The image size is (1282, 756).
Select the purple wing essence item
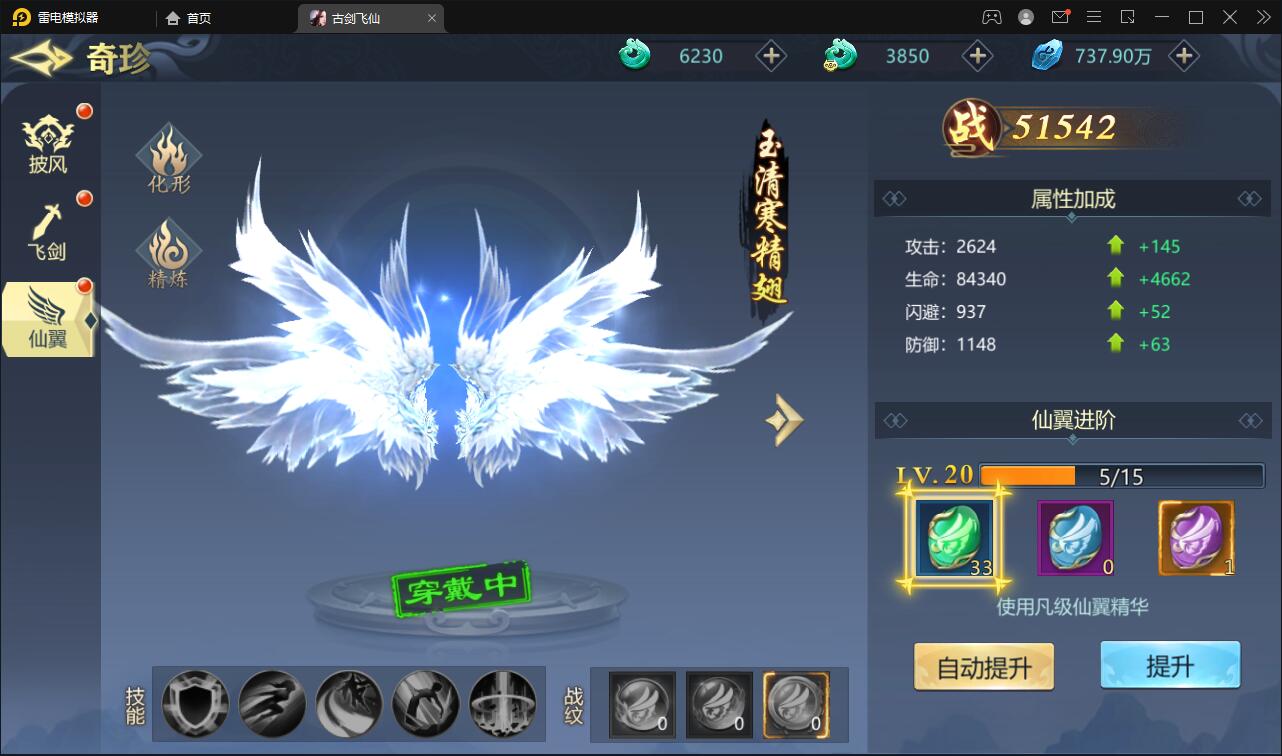(x=1197, y=538)
